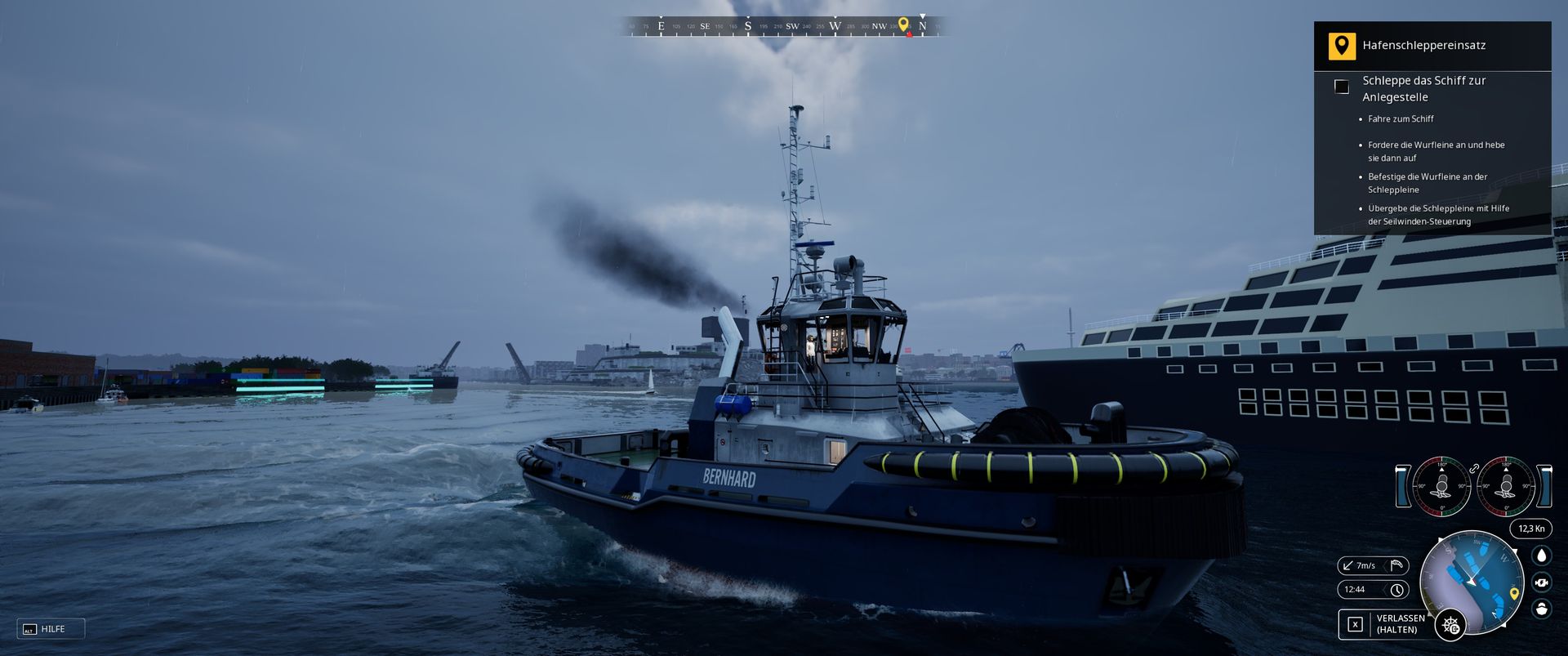Select the yellow destination marker on the minimap
Viewport: 1568px width, 656px height.
(x=1513, y=594)
